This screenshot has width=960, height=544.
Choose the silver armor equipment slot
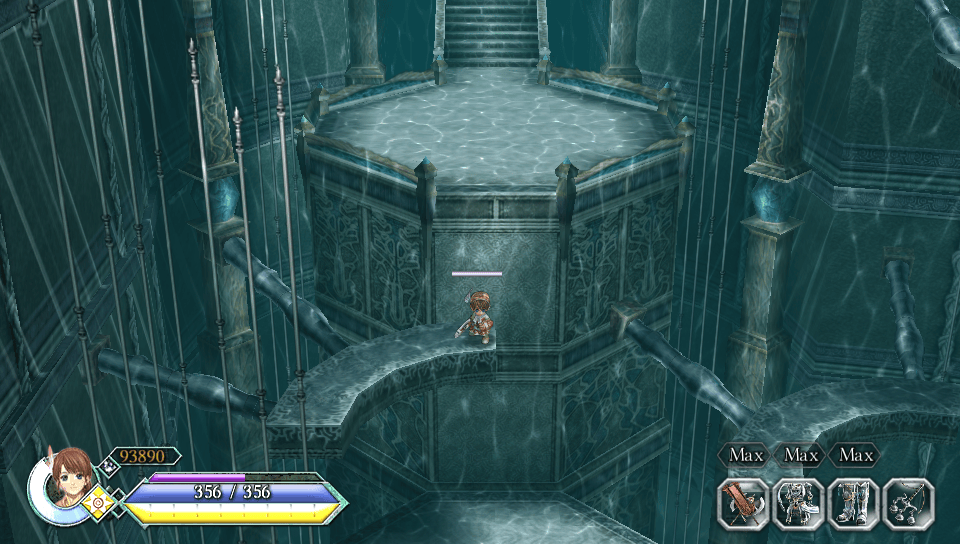(x=798, y=503)
